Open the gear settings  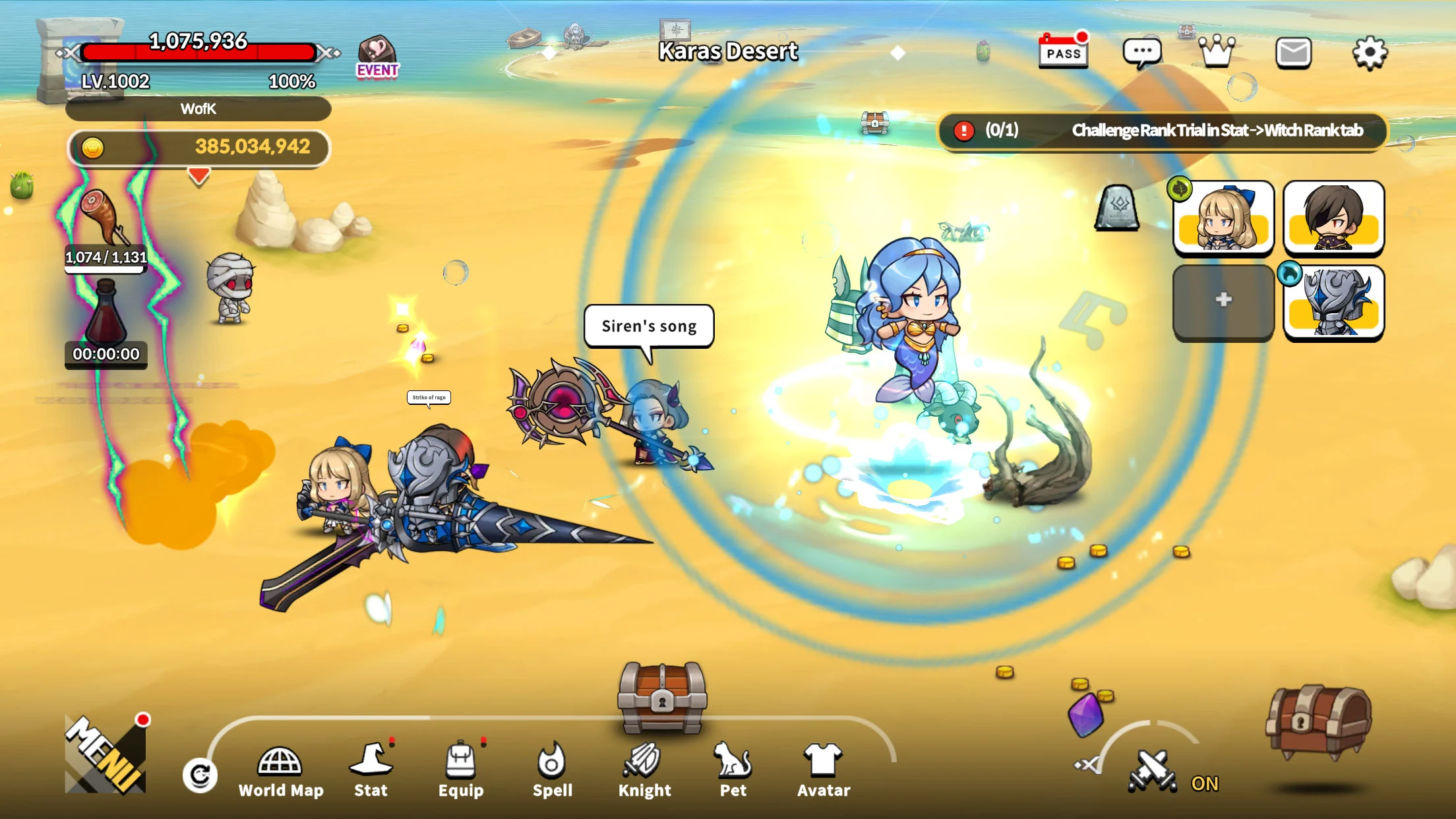point(1370,53)
